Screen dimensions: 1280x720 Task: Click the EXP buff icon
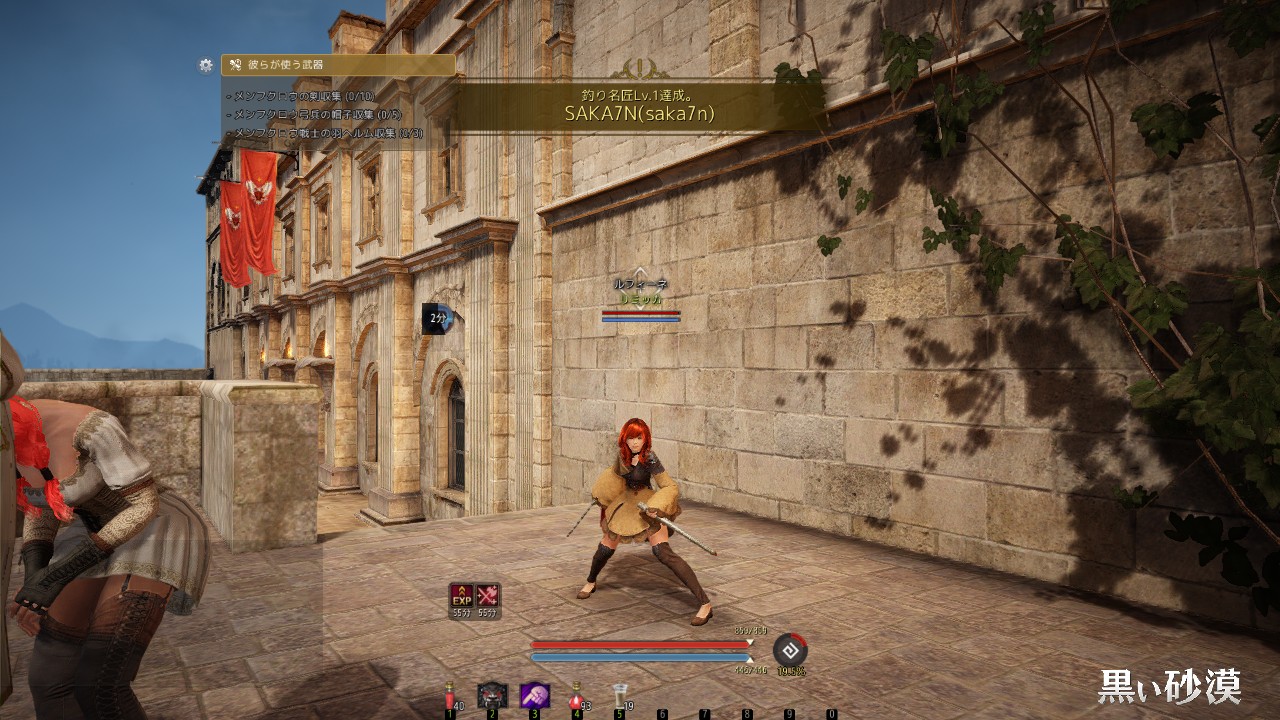(x=461, y=596)
